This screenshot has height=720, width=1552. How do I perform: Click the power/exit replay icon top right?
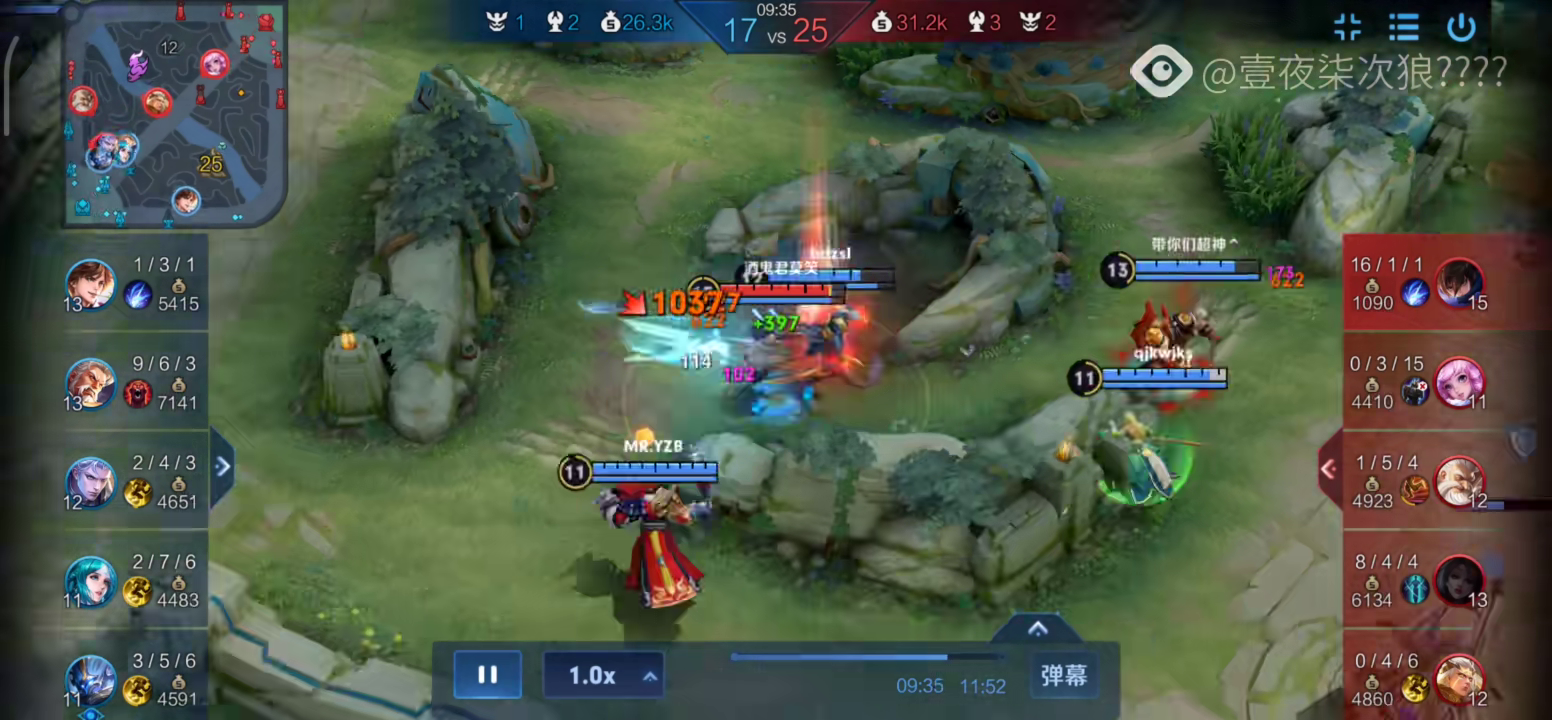tap(1463, 28)
